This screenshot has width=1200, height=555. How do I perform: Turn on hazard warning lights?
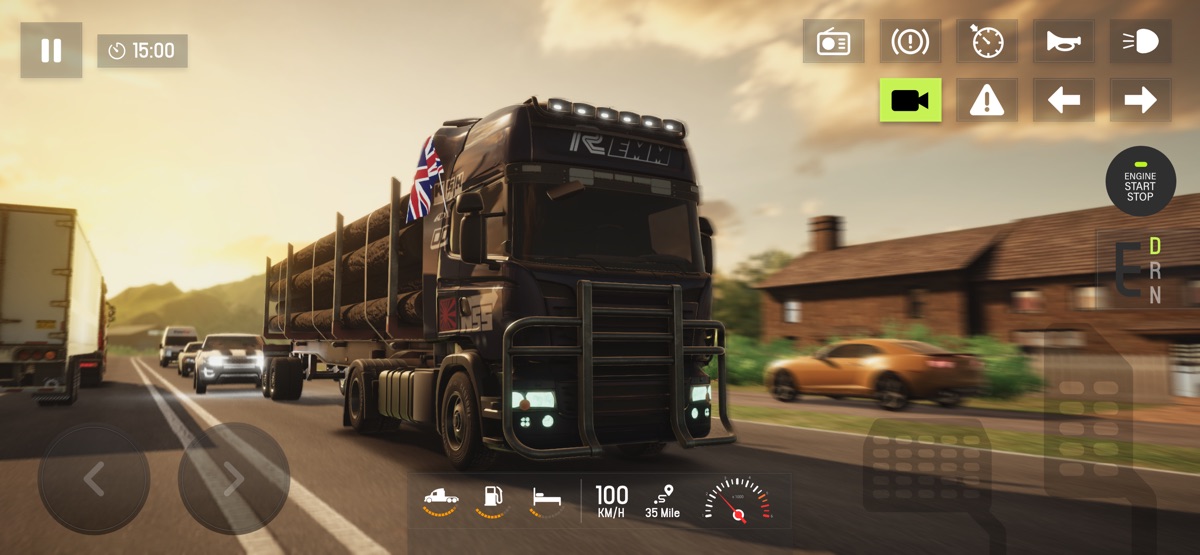987,100
